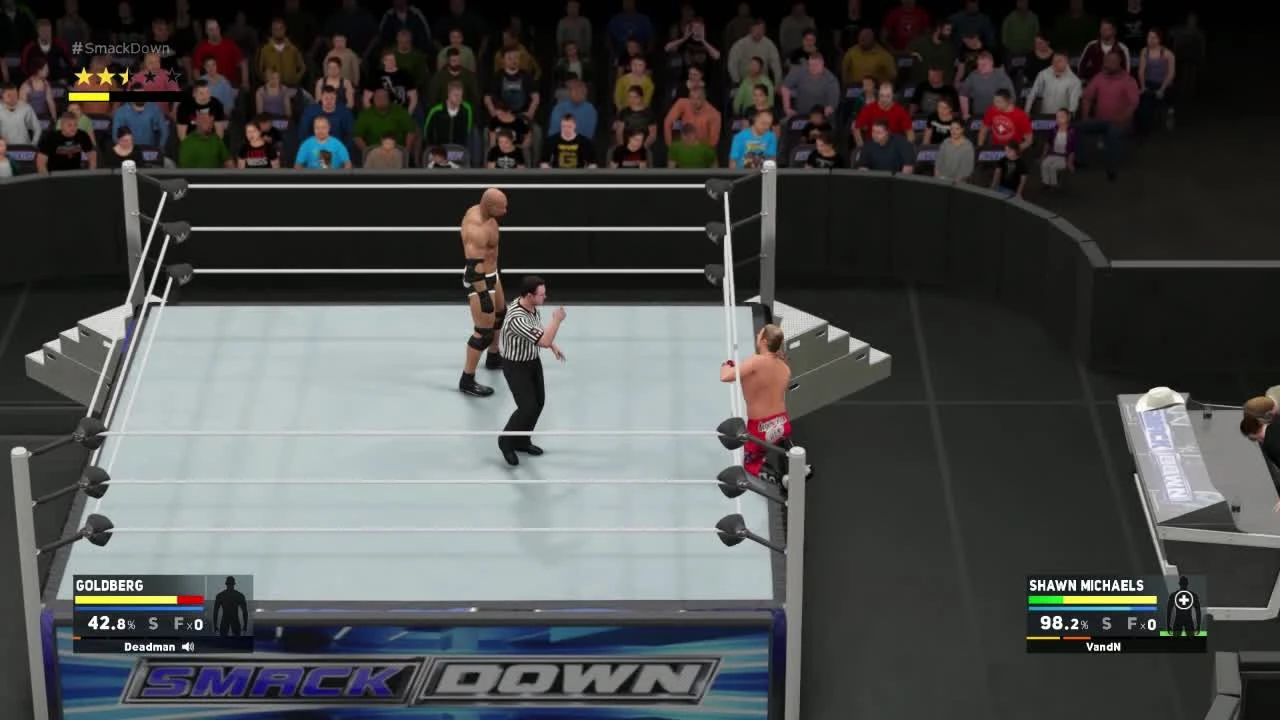Select the plus icon on Shawn Michaels' silhouette
The height and width of the screenshot is (720, 1280).
pyautogui.click(x=1184, y=599)
